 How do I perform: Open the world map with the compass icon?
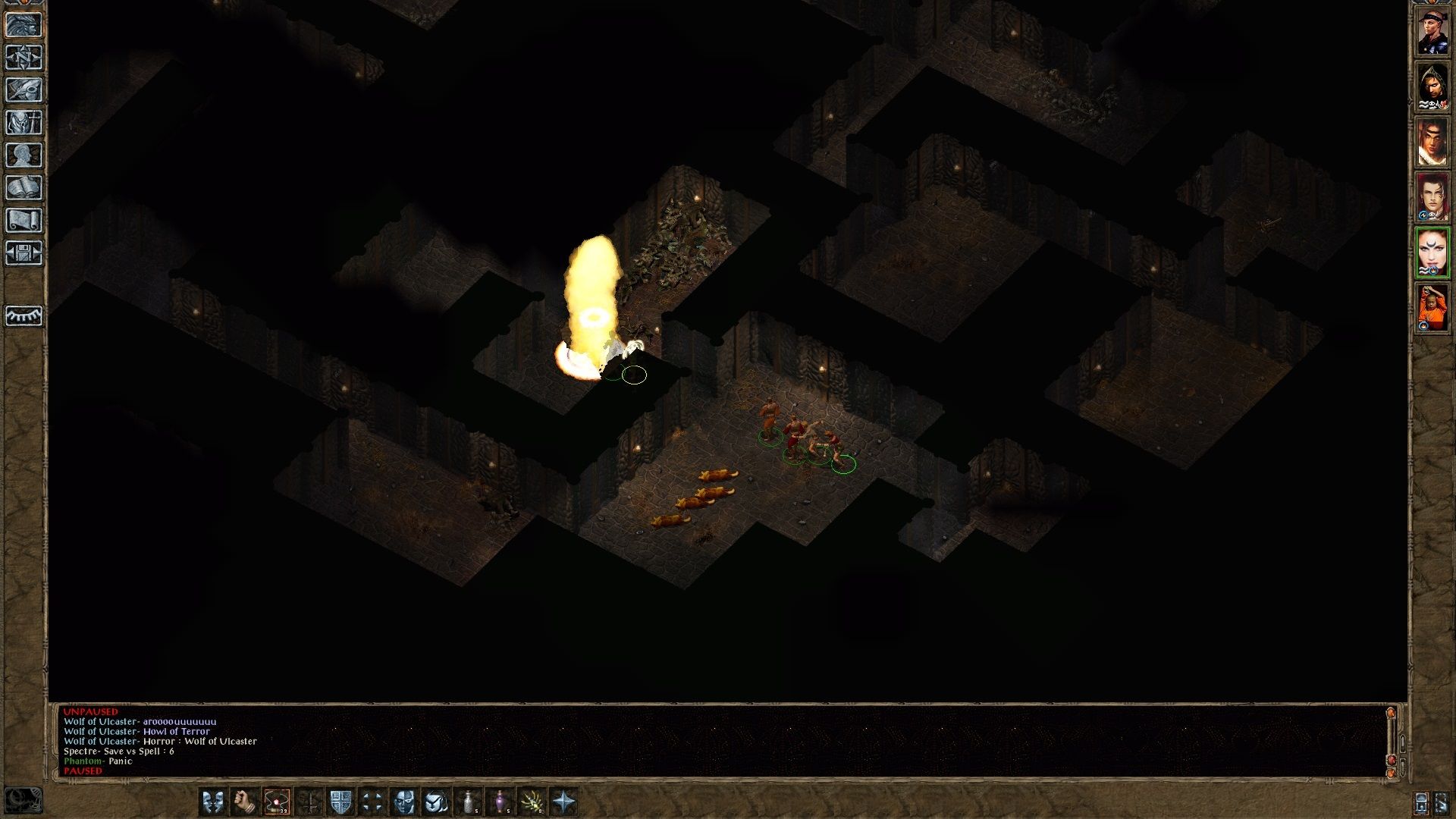(25, 57)
